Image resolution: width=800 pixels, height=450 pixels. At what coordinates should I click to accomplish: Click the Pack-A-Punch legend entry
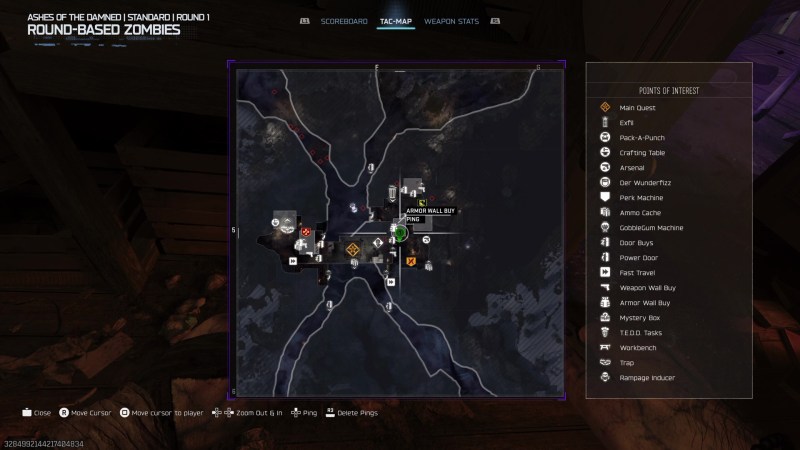pyautogui.click(x=641, y=137)
